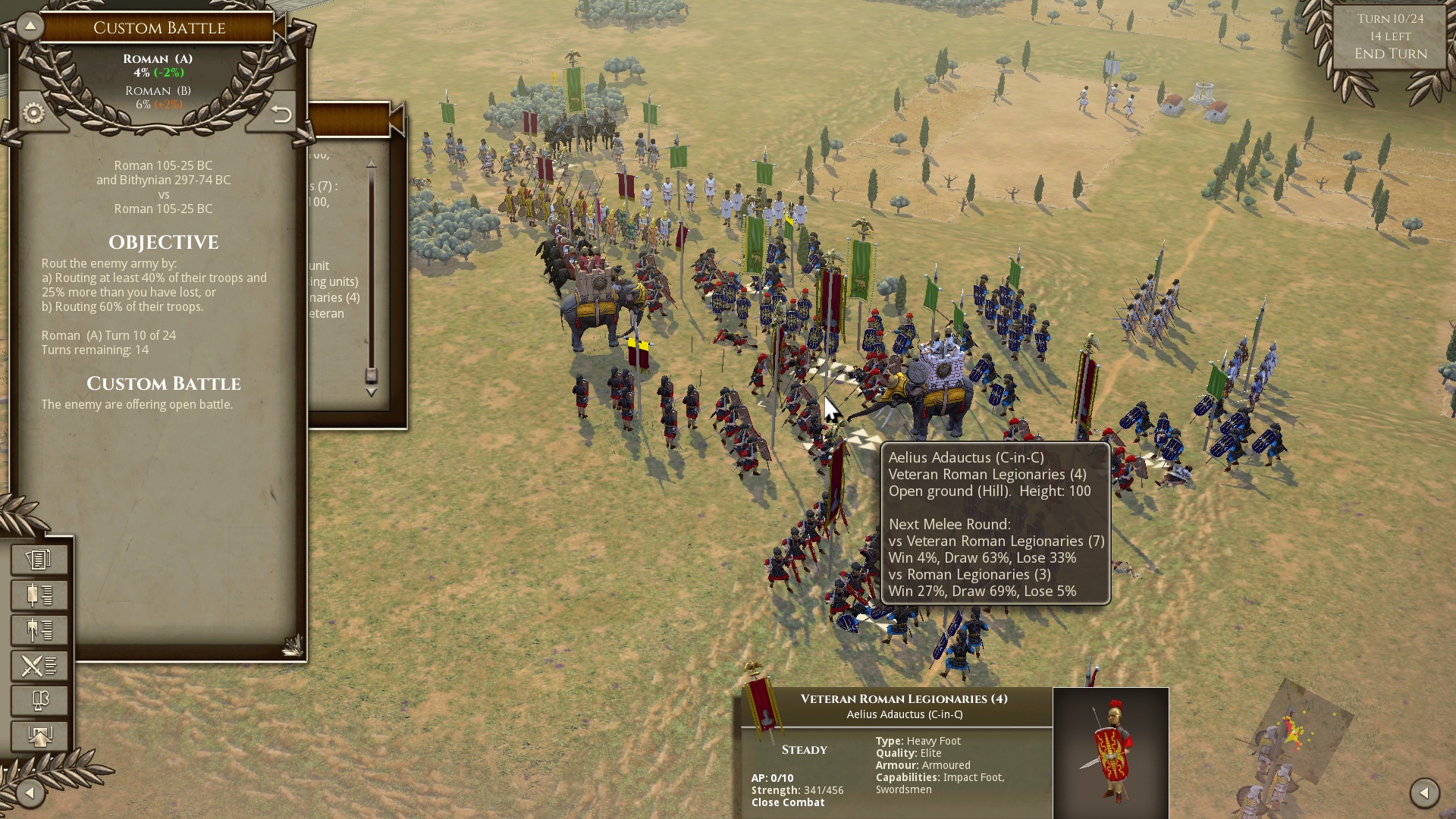Open the gear settings menu
The height and width of the screenshot is (819, 1456).
tap(34, 114)
